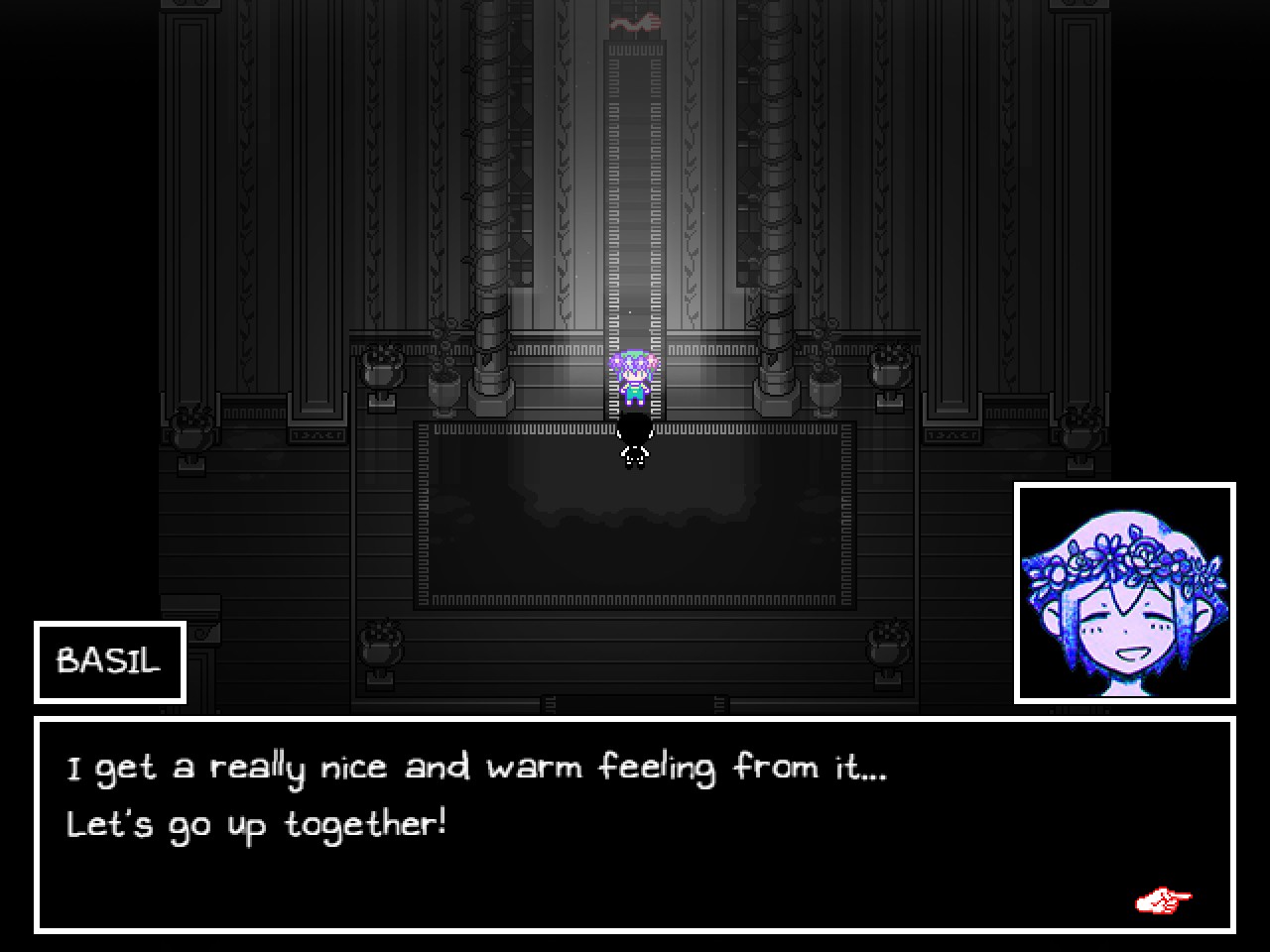
Task: Expand the dialogue box at the bottom
Action: [x=635, y=823]
